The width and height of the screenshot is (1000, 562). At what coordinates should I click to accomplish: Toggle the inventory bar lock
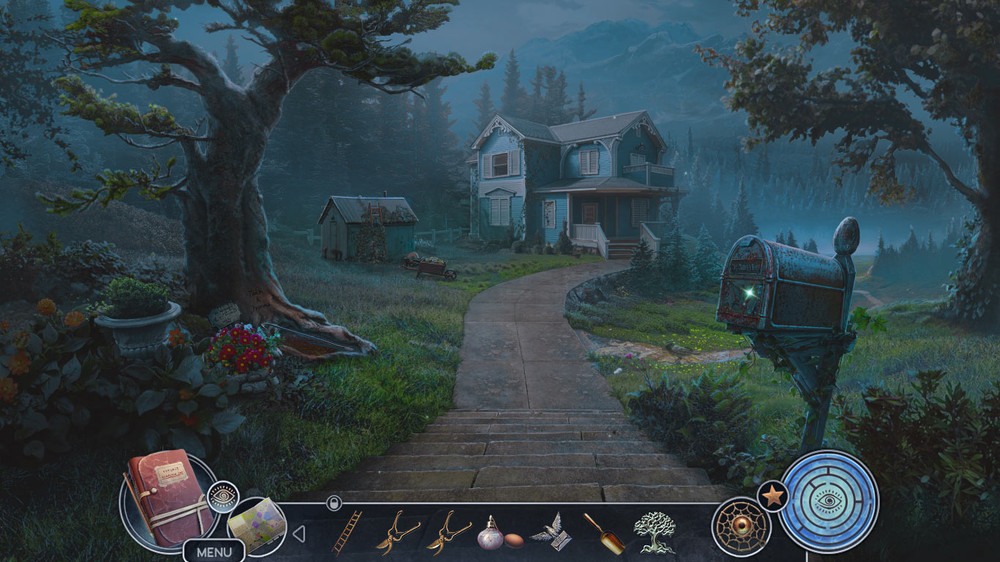[334, 504]
